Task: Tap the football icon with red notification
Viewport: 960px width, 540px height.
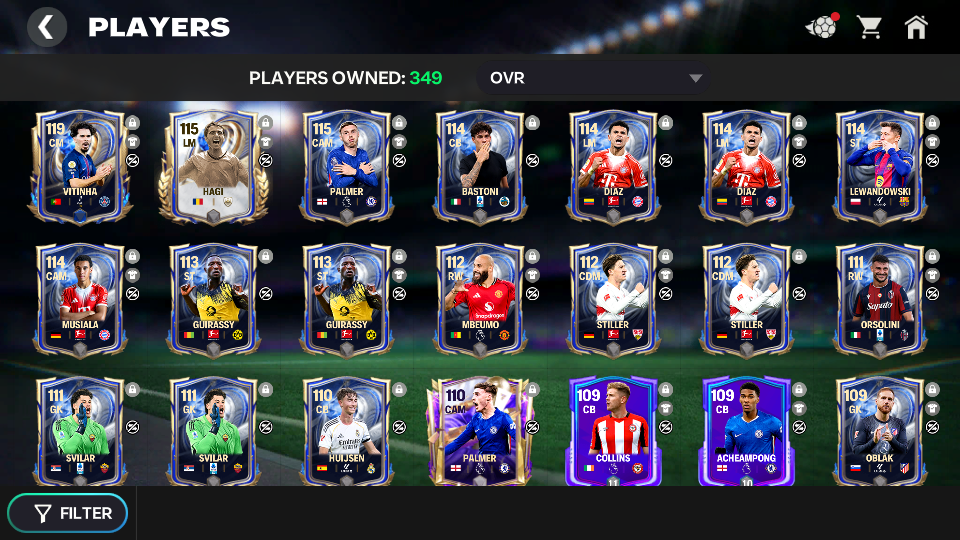Action: point(822,27)
